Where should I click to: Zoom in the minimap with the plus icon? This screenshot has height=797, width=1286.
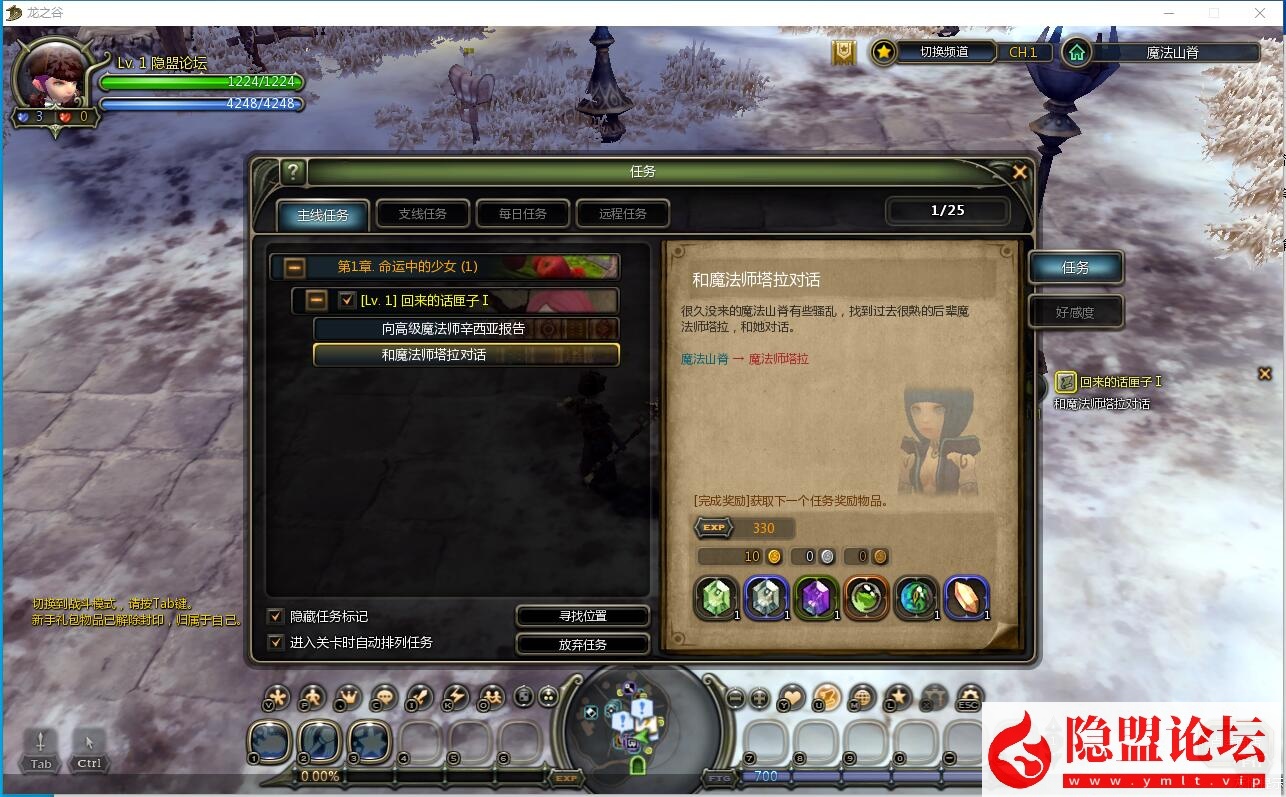pyautogui.click(x=757, y=697)
